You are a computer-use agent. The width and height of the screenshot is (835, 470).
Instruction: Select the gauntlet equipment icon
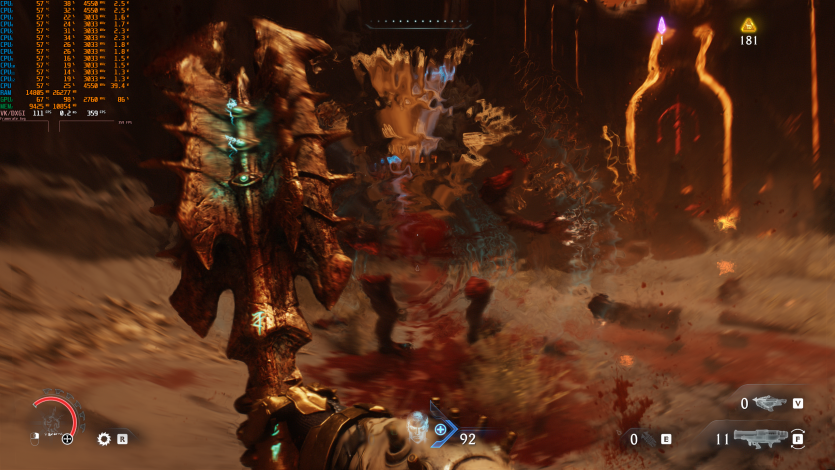click(647, 438)
